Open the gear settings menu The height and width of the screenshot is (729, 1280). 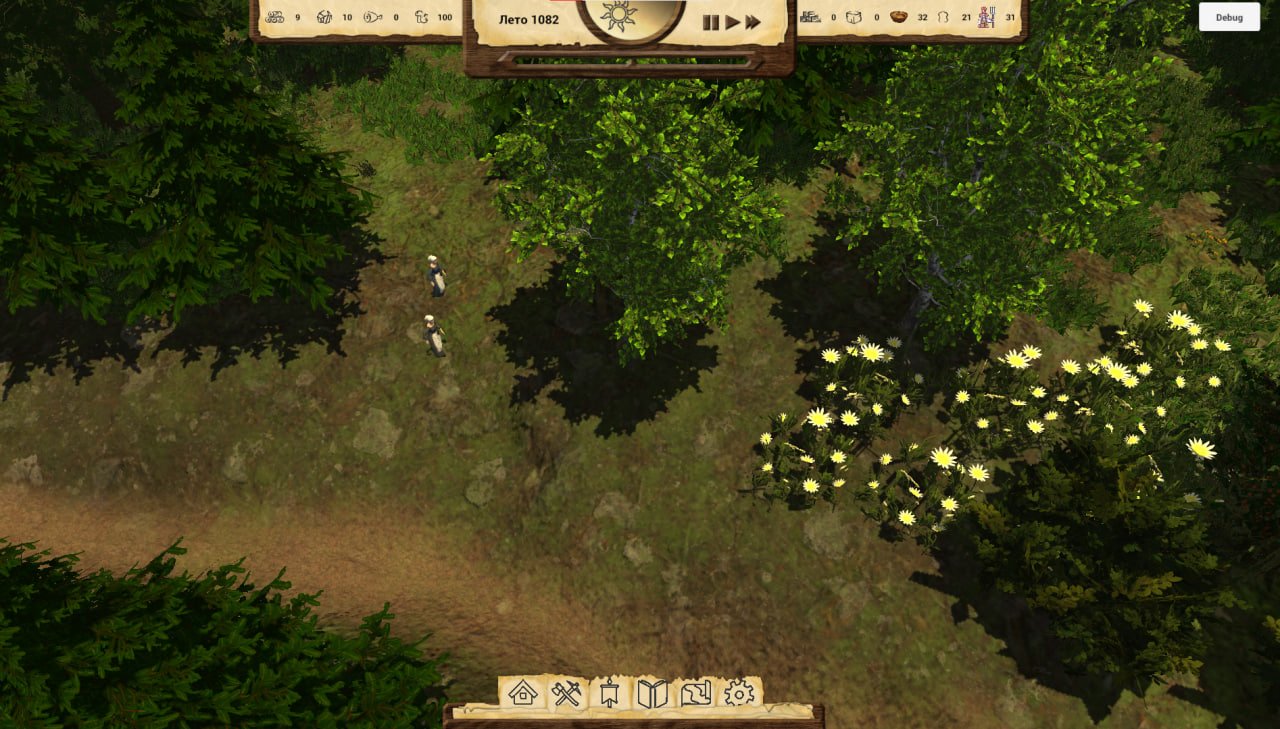pyautogui.click(x=739, y=693)
